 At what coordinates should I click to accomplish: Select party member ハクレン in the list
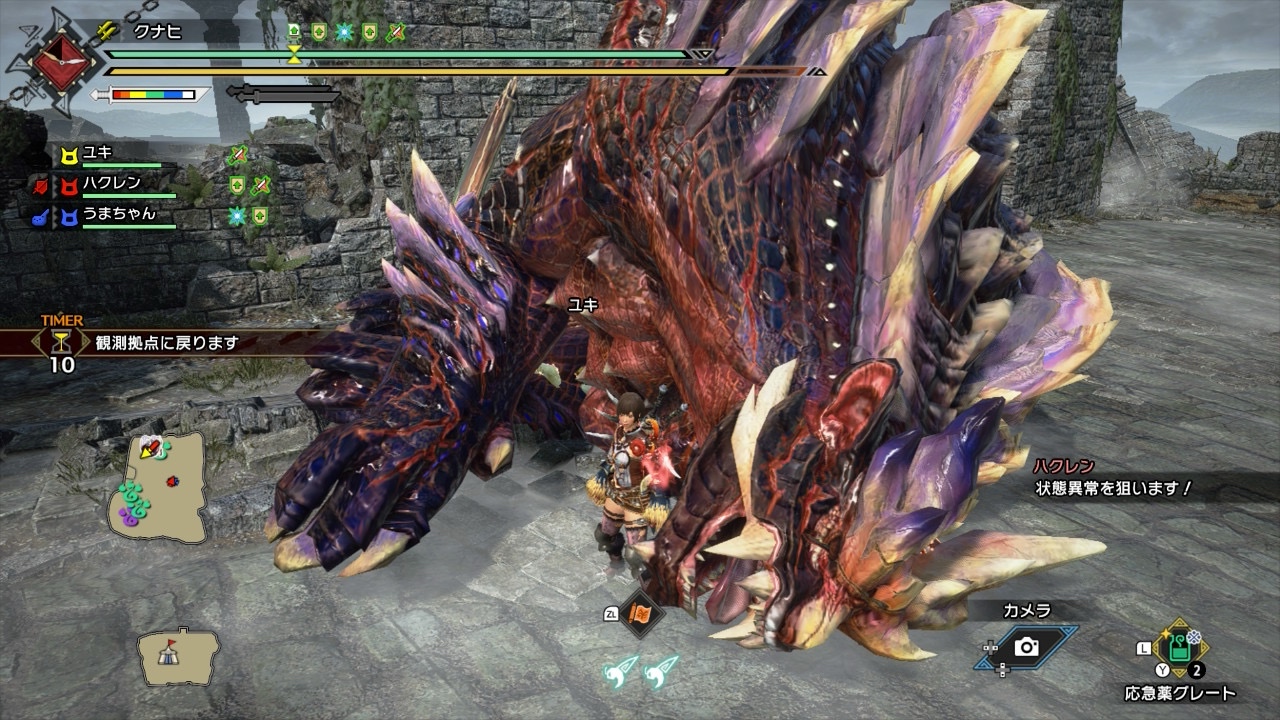tap(111, 184)
